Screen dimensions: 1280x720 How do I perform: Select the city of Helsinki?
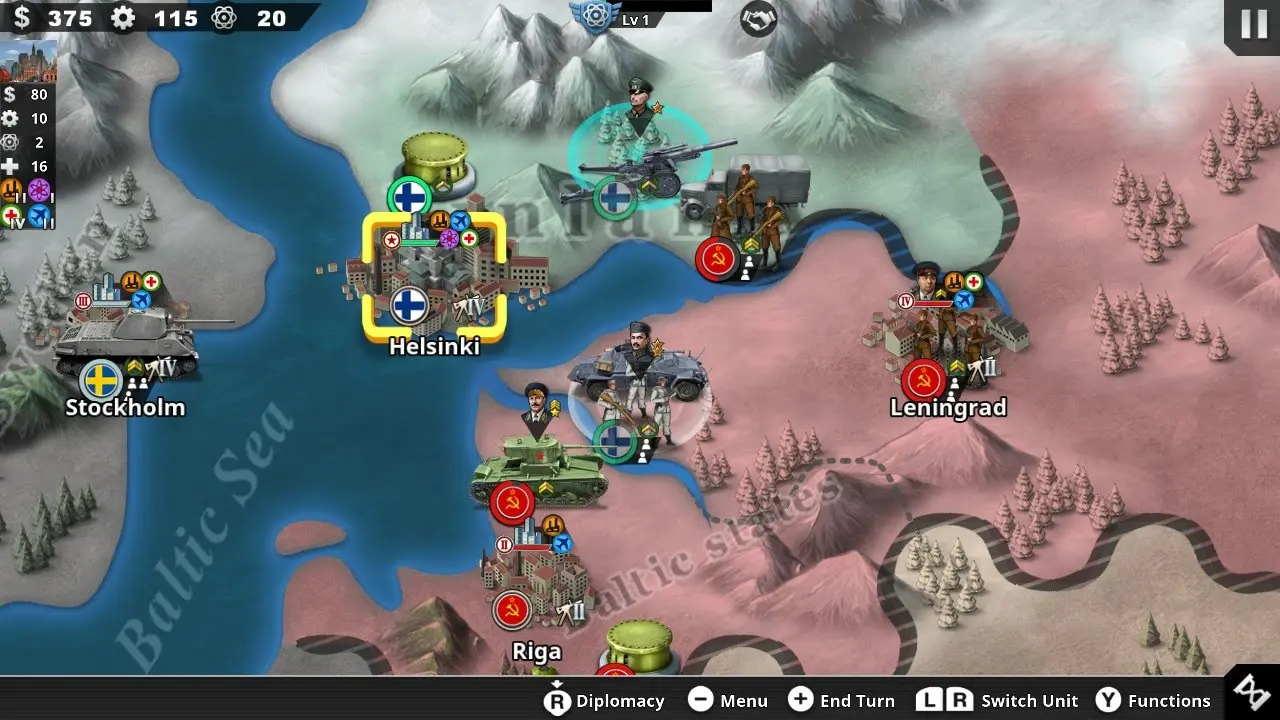click(434, 275)
